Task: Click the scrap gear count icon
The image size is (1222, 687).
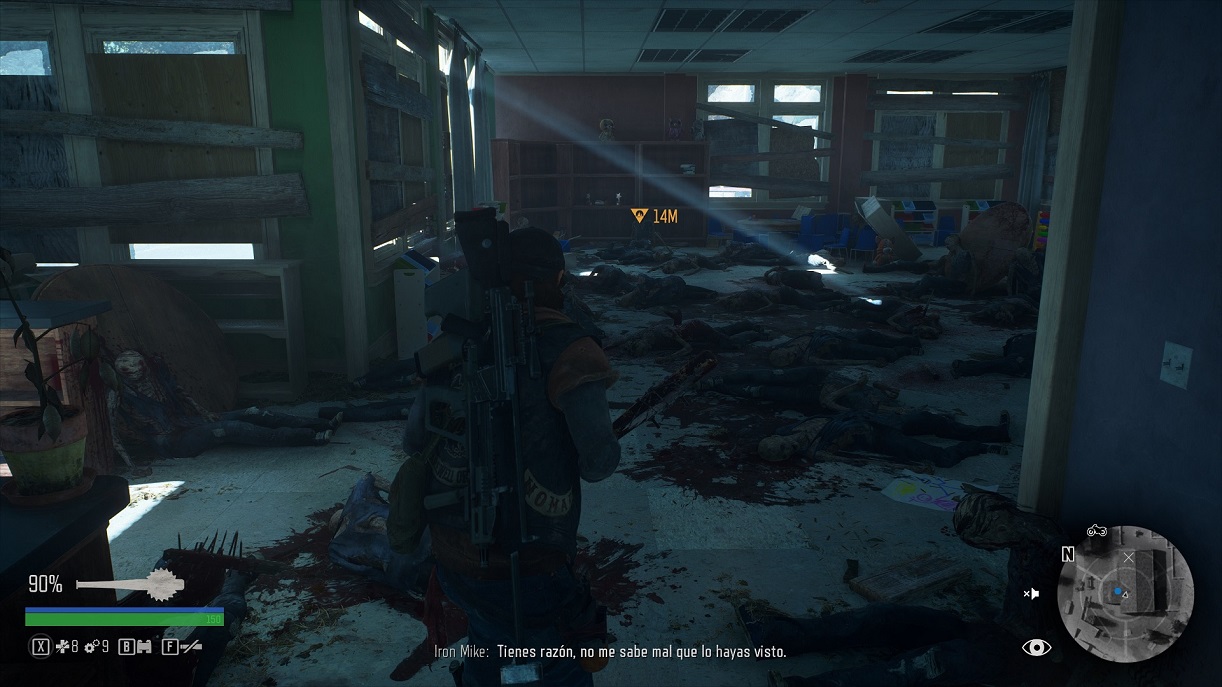Action: 91,647
